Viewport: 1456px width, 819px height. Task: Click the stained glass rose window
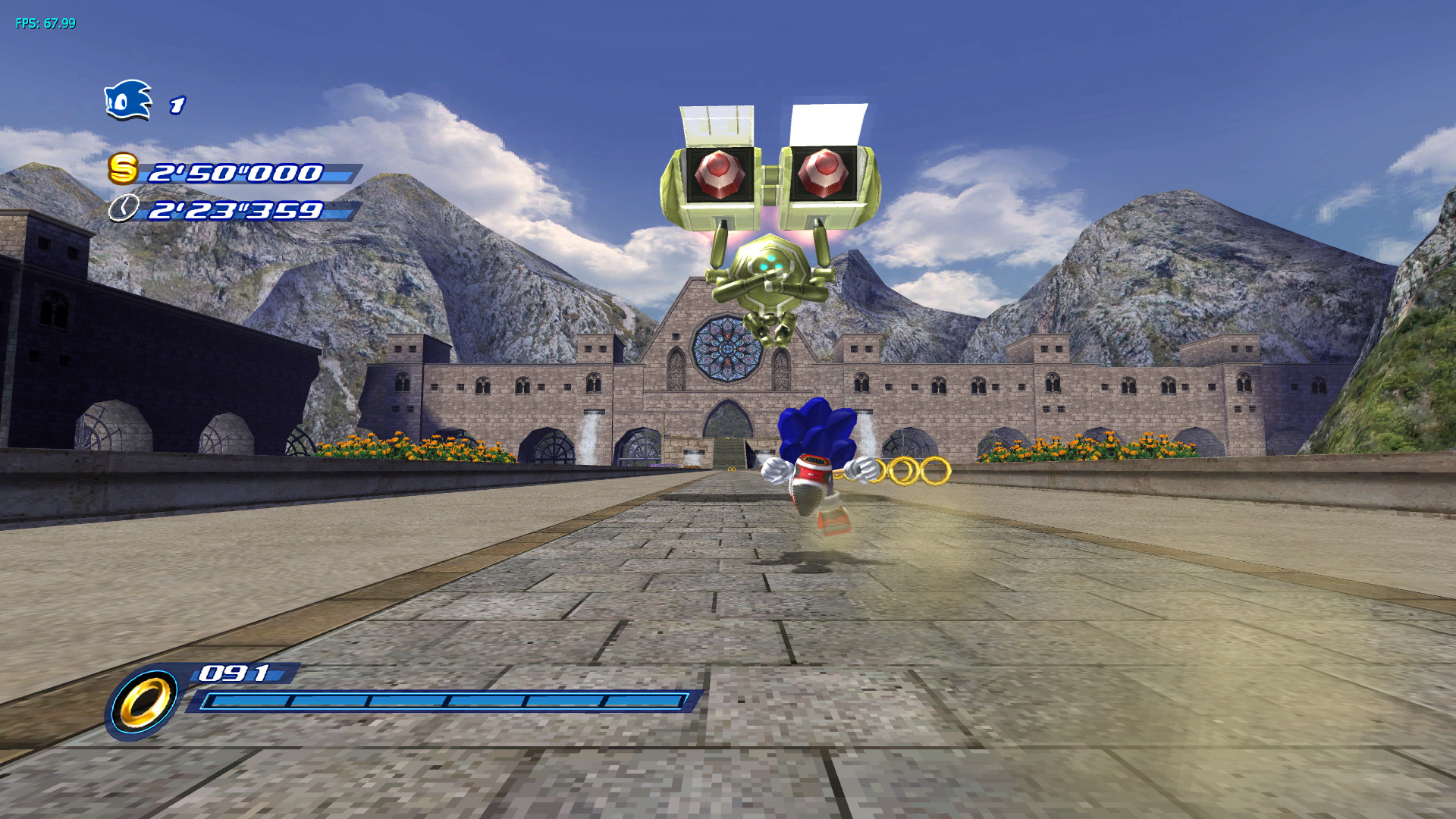[726, 350]
